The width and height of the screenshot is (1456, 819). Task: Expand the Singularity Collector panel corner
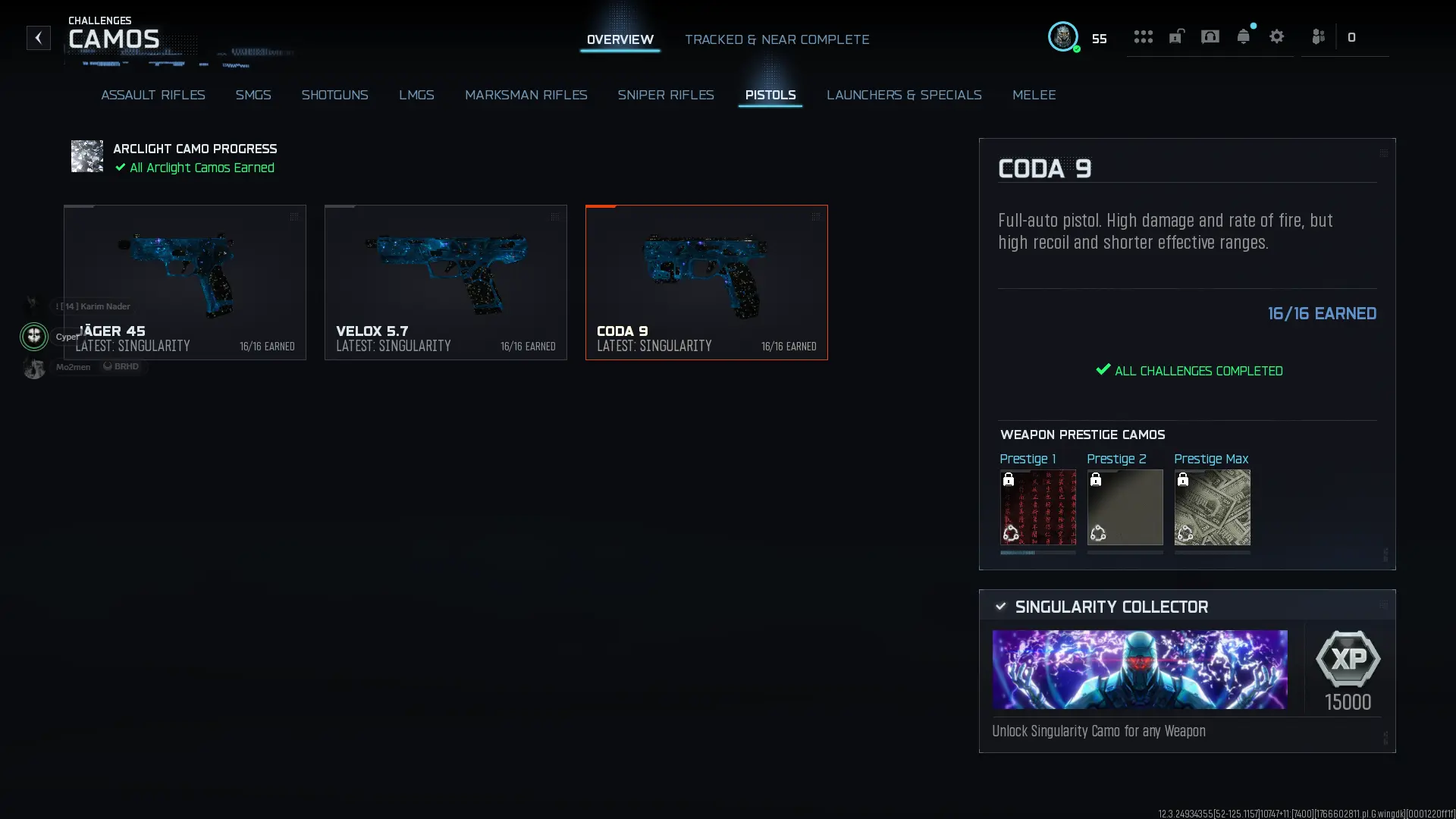coord(1383,604)
